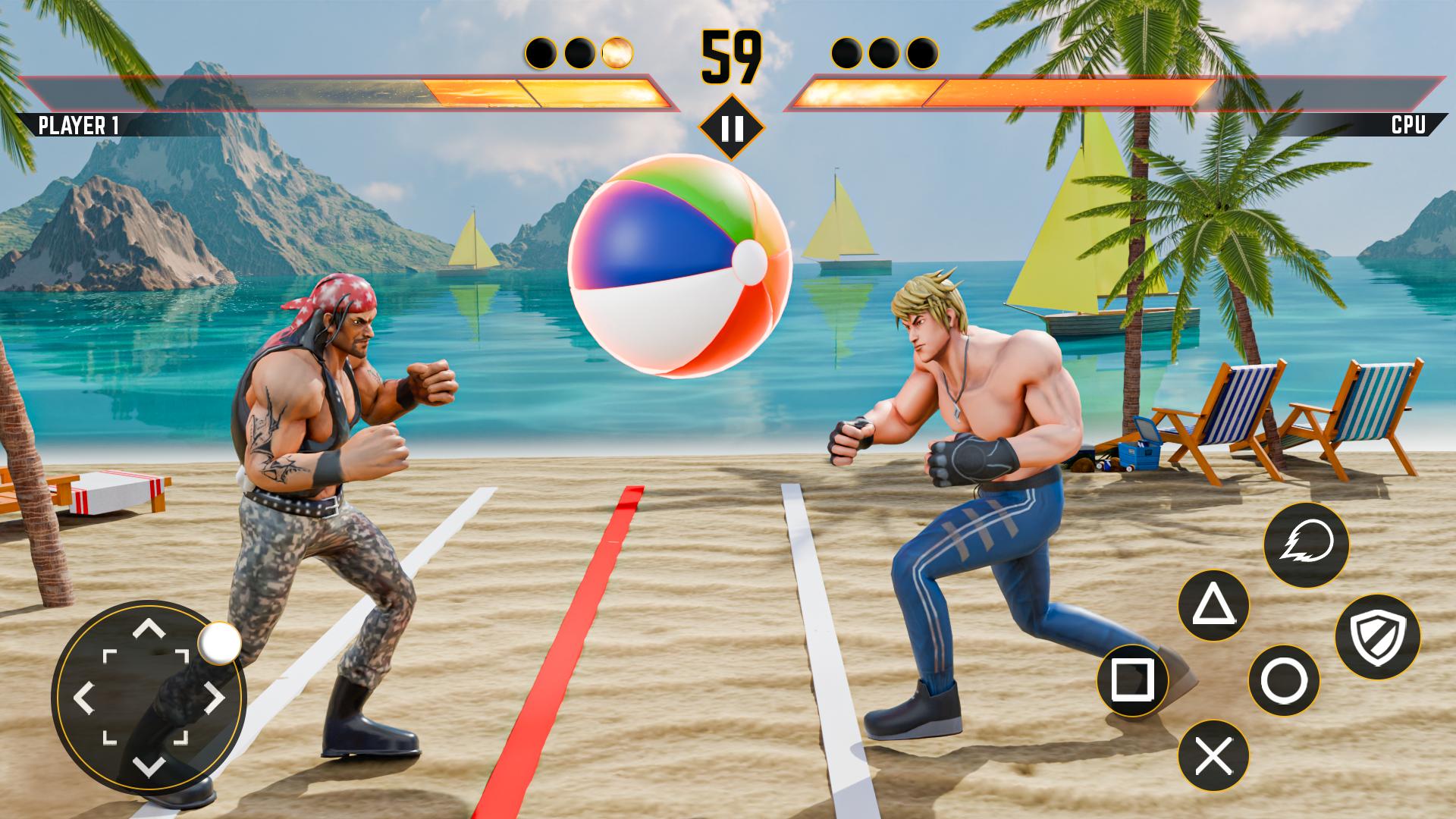
Task: Tap the triangle attack button
Action: pos(1213,606)
